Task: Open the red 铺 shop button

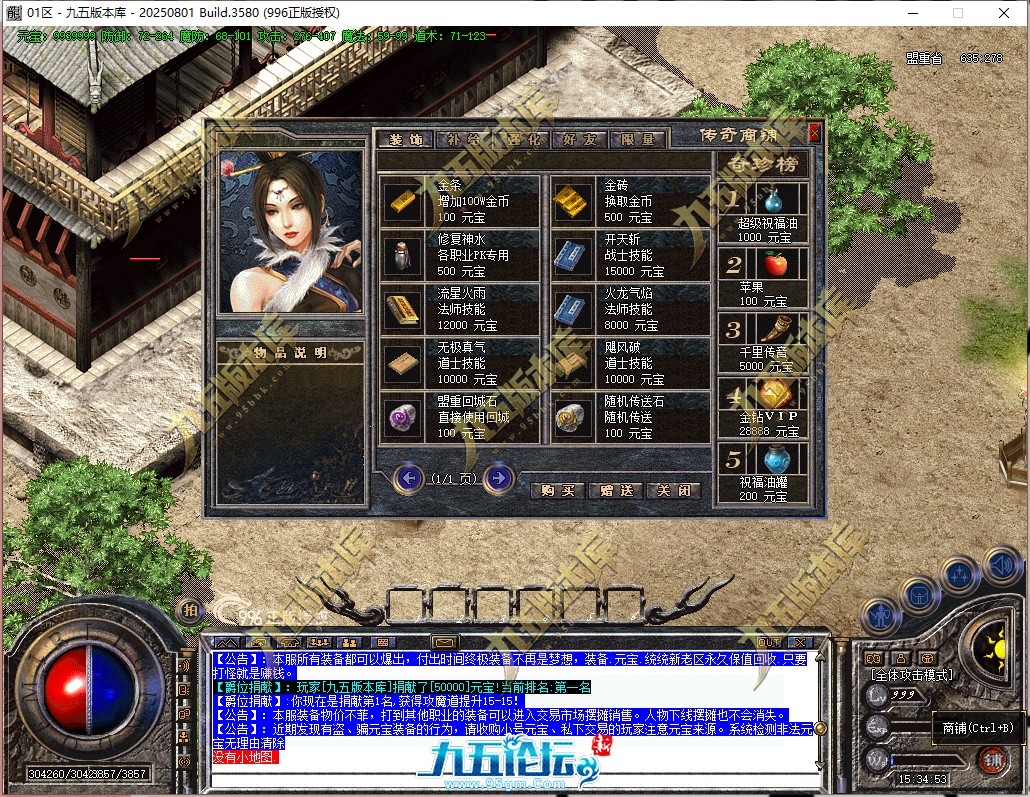Action: (x=991, y=759)
